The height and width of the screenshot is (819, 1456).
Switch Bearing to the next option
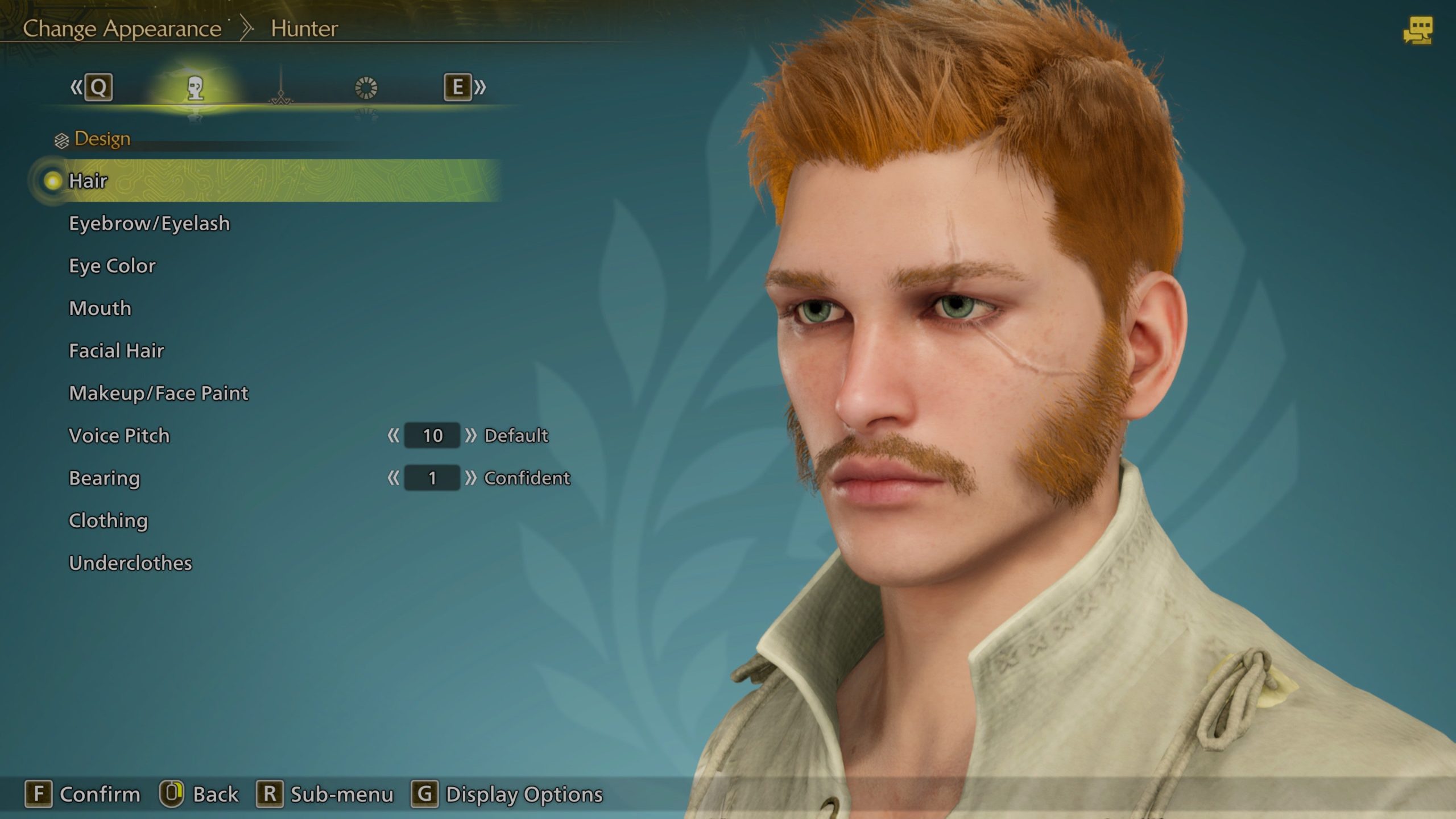click(x=470, y=478)
